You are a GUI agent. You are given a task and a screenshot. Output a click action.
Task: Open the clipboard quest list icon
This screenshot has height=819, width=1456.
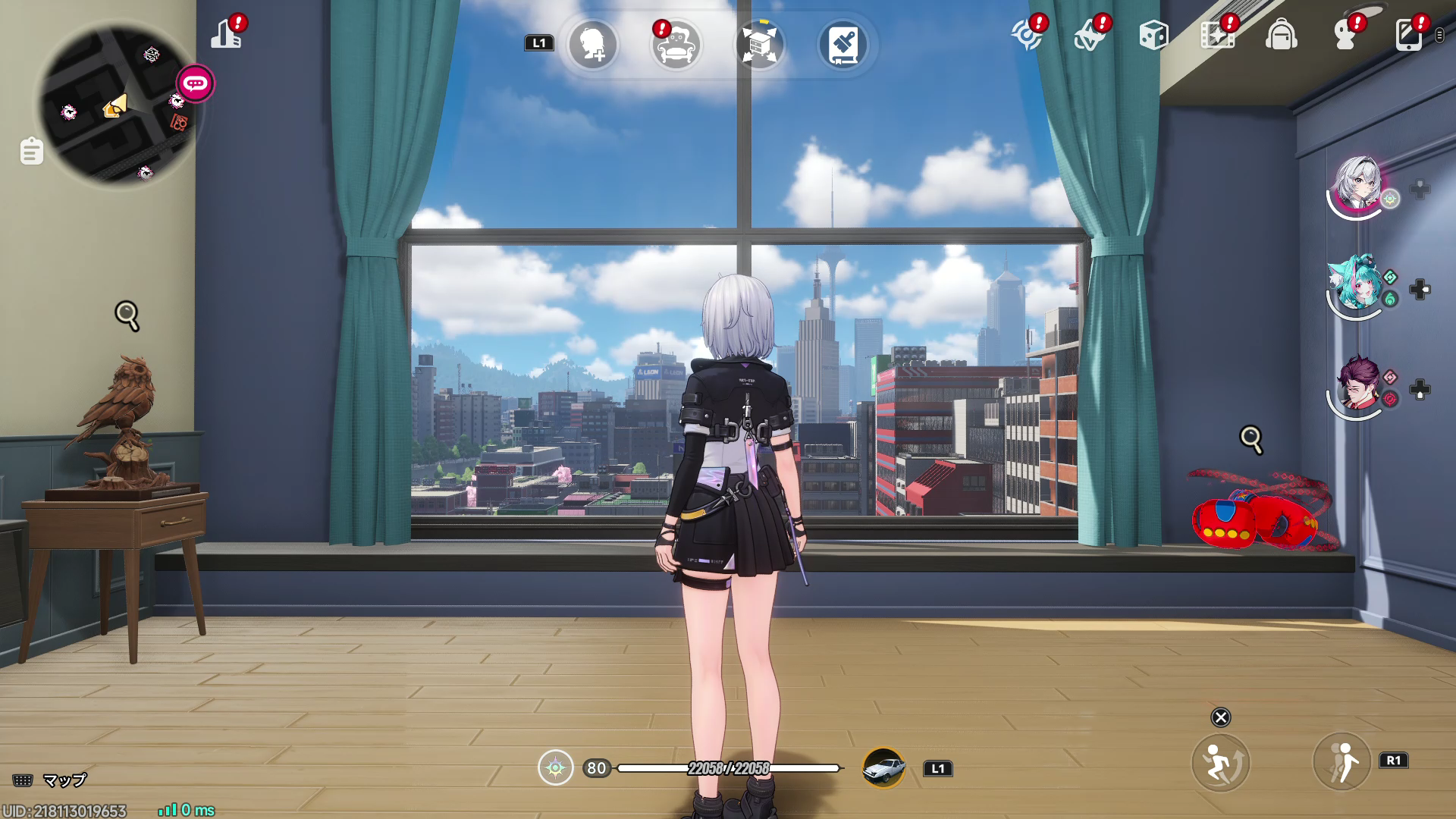tap(32, 151)
